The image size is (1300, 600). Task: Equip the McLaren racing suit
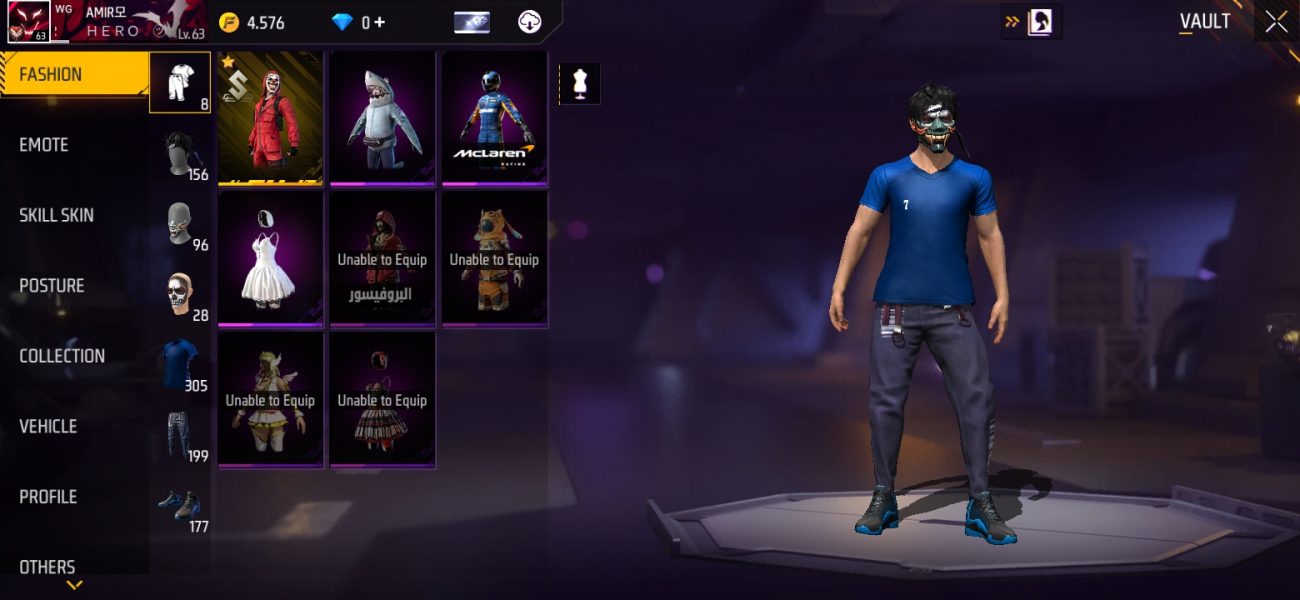[495, 118]
